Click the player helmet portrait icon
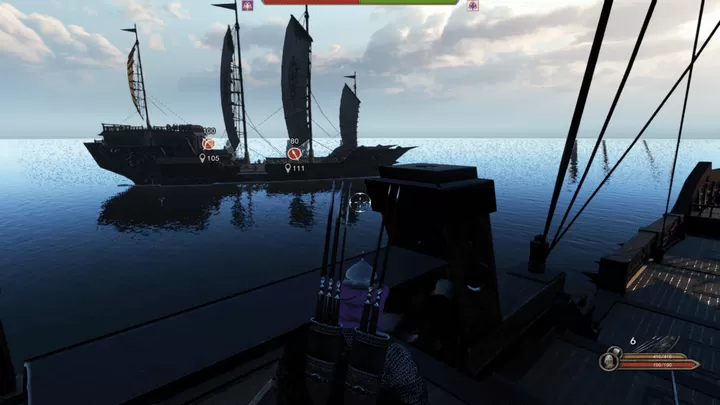The width and height of the screenshot is (720, 405). coord(609,360)
